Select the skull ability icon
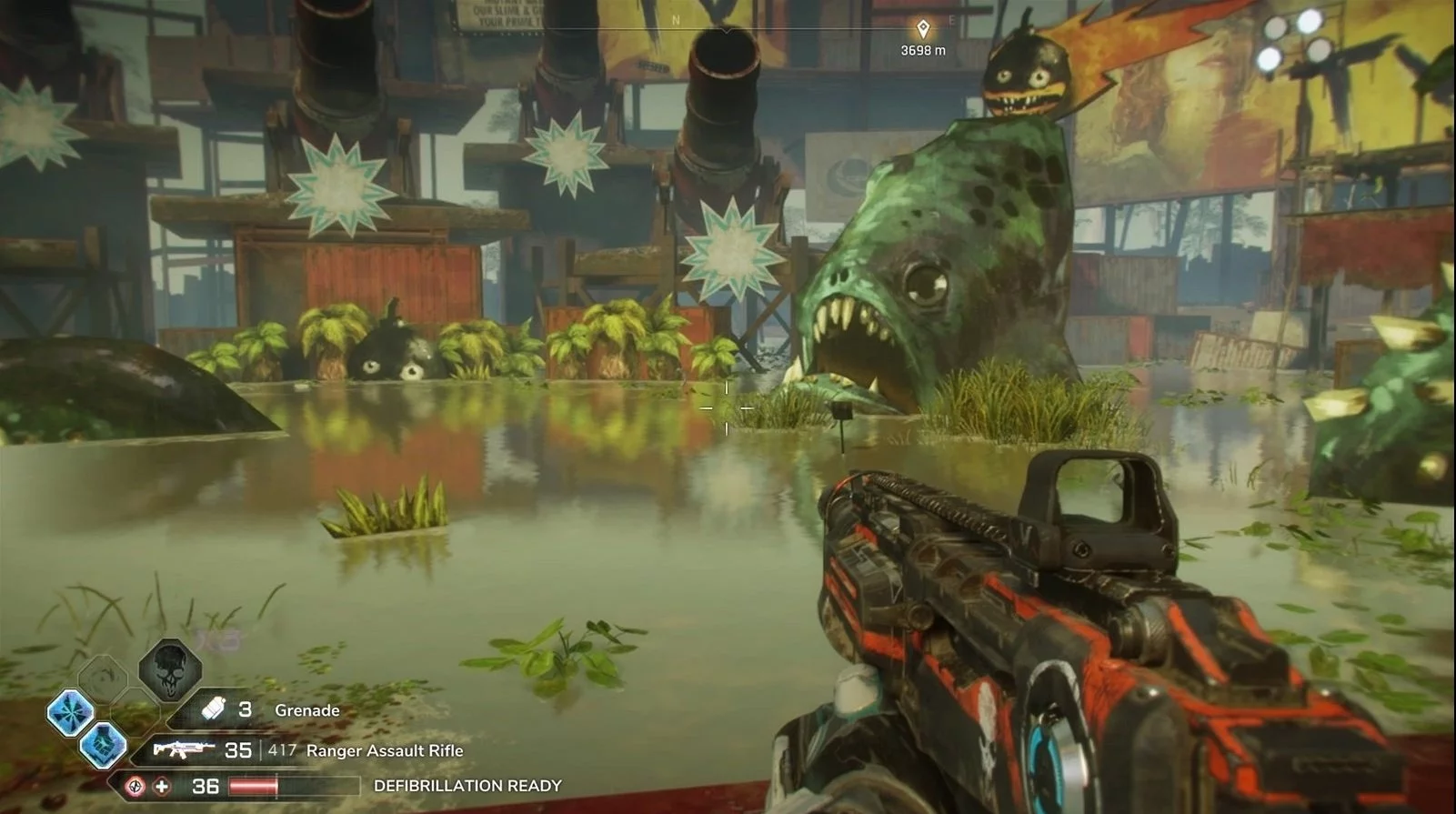This screenshot has height=814, width=1456. coord(170,668)
